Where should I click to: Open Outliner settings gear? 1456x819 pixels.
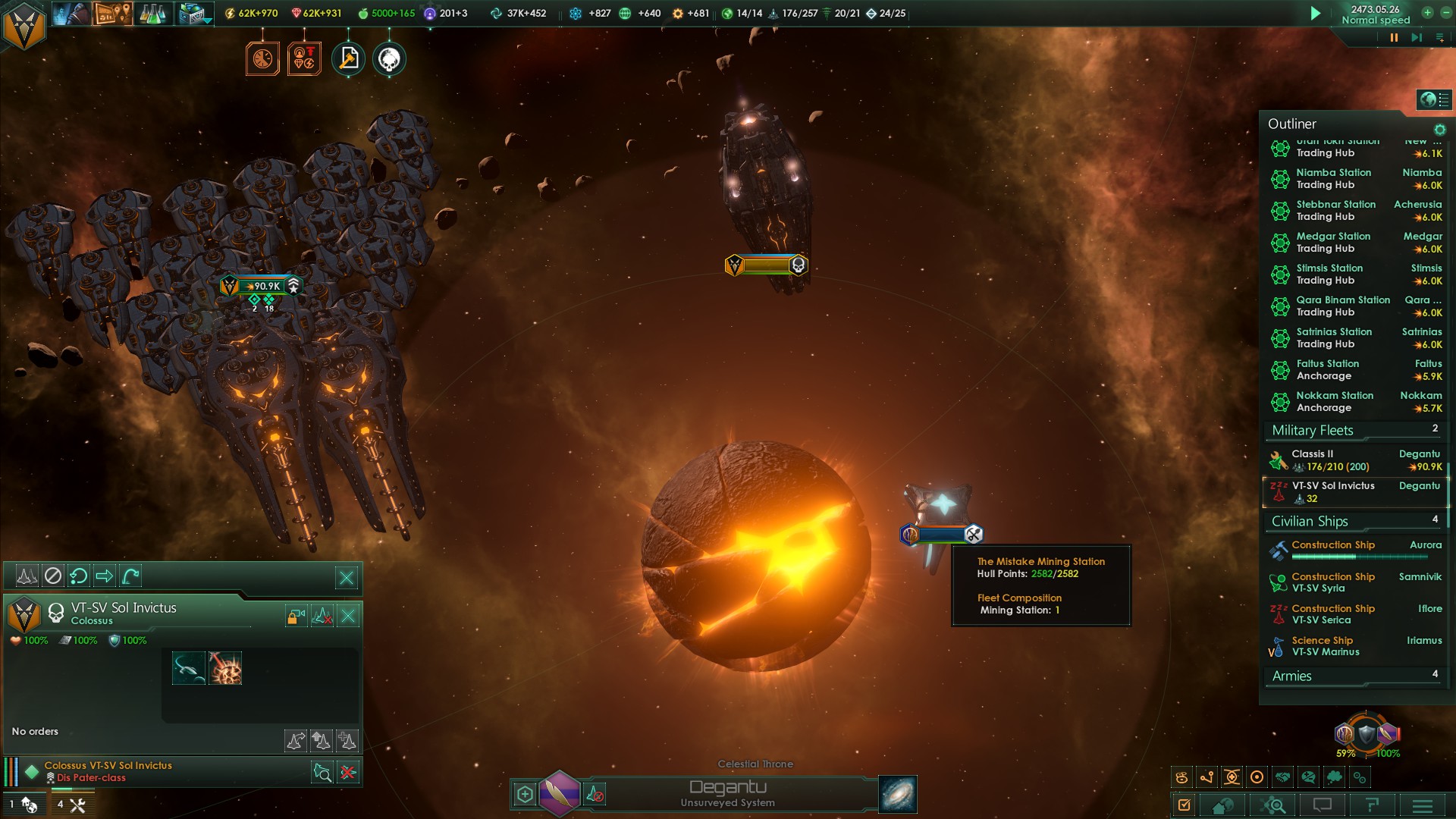[x=1439, y=130]
